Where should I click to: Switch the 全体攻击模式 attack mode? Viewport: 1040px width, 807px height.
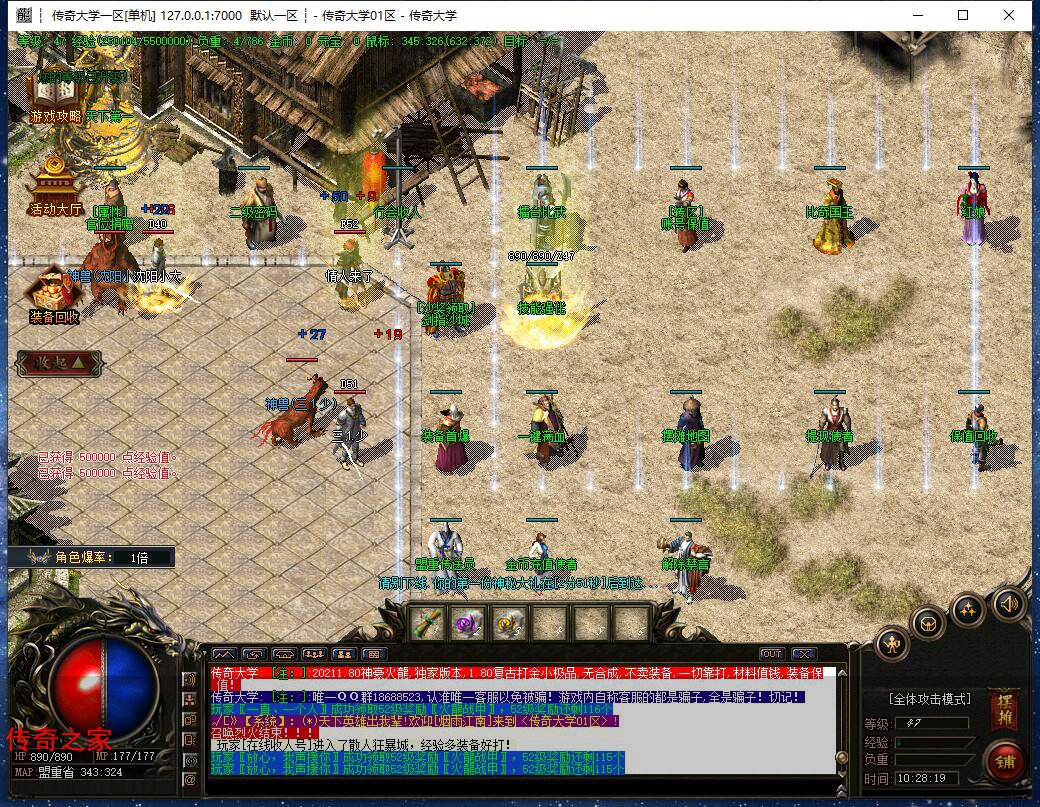pos(930,699)
